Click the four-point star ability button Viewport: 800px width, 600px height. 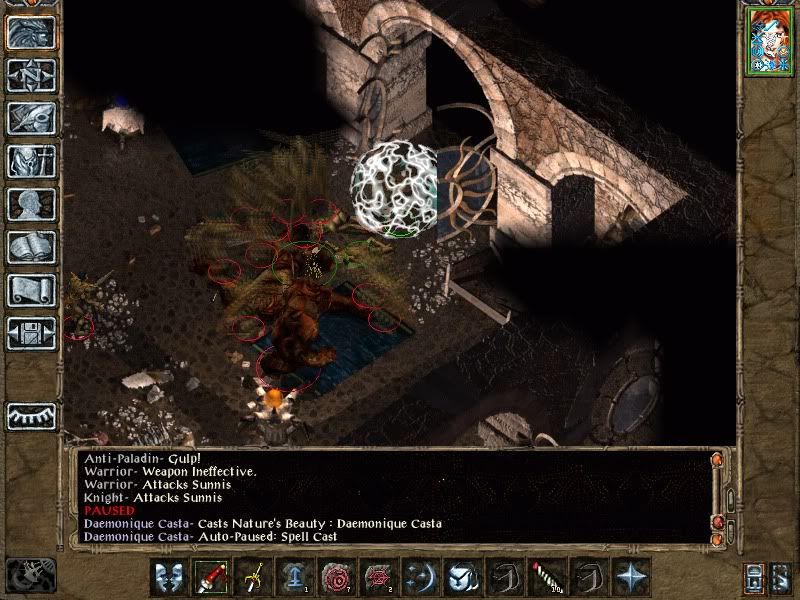(630, 578)
